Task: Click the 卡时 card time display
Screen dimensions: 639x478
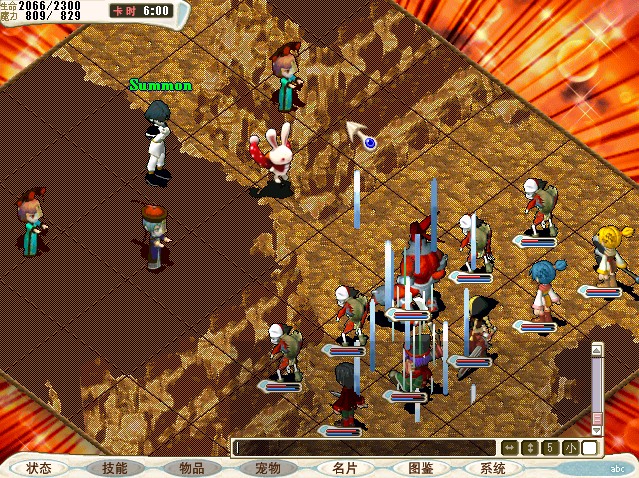Action: [x=142, y=11]
